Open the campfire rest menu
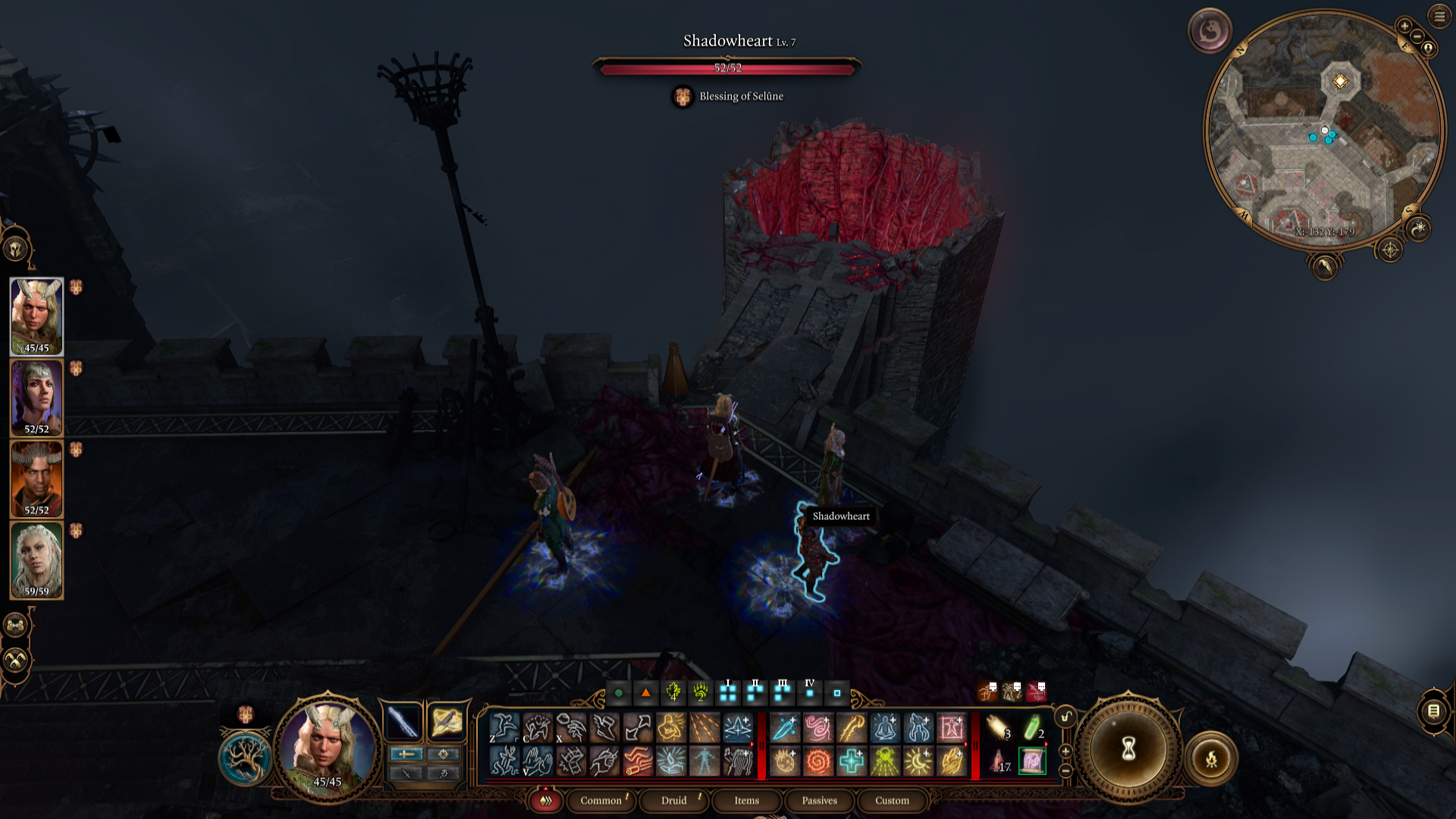 tap(1211, 758)
